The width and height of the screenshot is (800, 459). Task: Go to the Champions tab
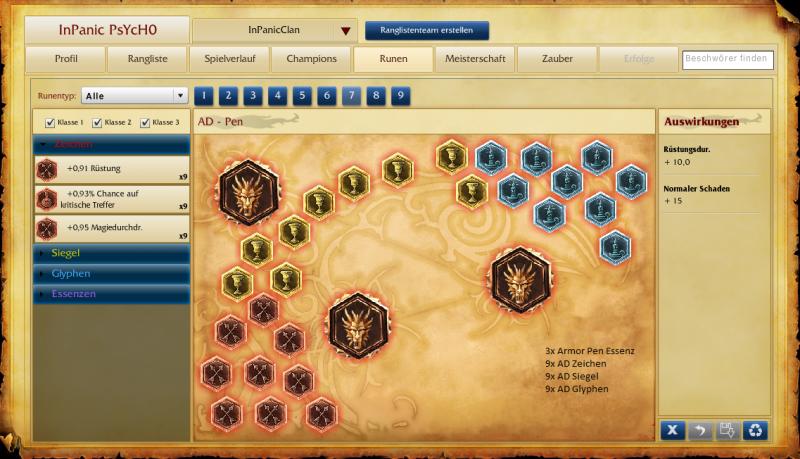(311, 59)
